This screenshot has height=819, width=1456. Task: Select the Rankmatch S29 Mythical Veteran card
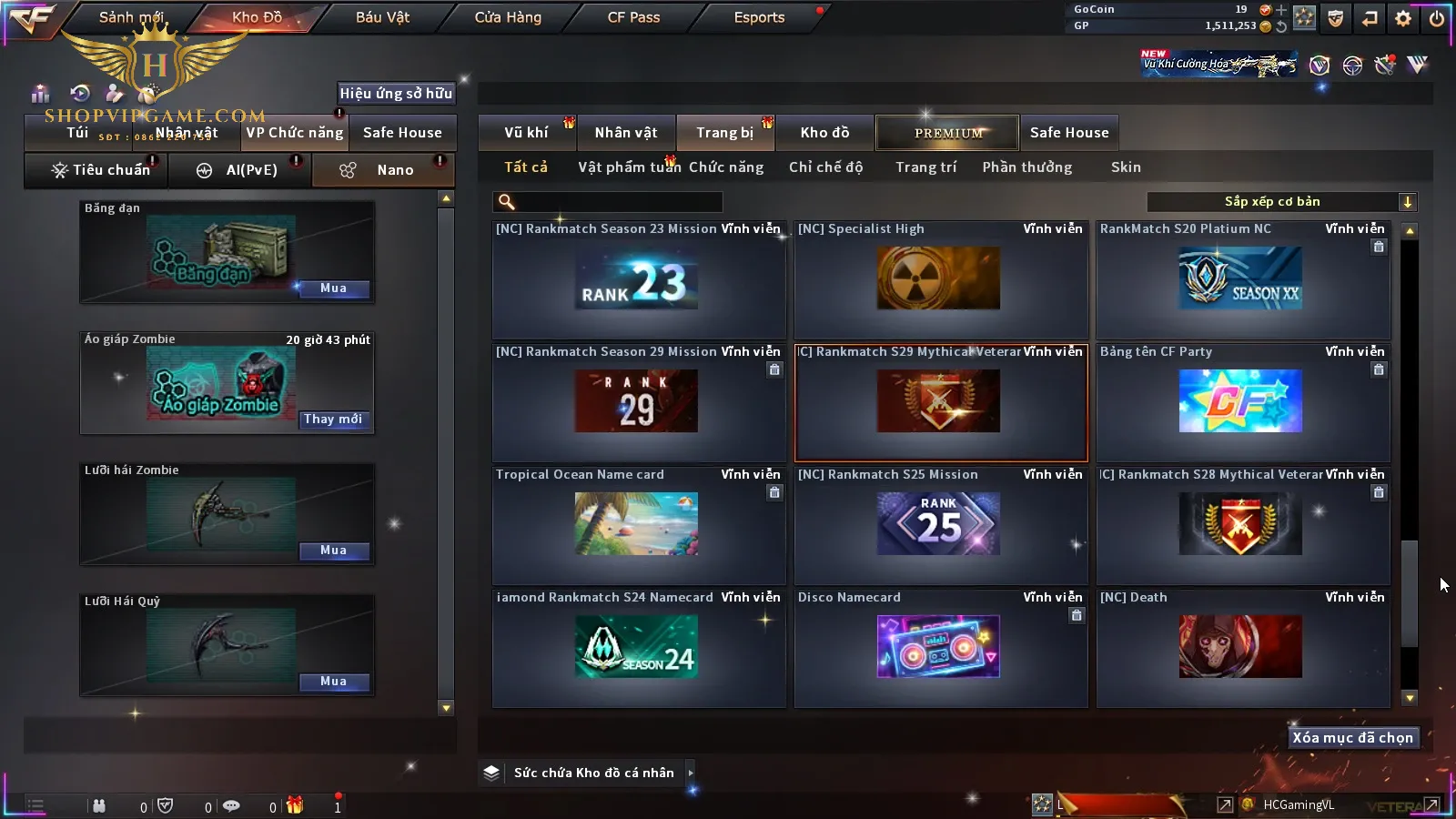point(940,401)
